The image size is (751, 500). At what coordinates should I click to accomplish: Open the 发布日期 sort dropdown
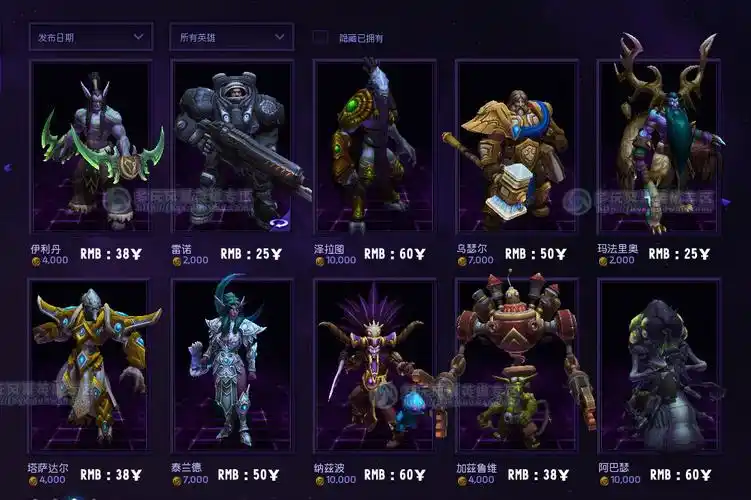pyautogui.click(x=90, y=37)
